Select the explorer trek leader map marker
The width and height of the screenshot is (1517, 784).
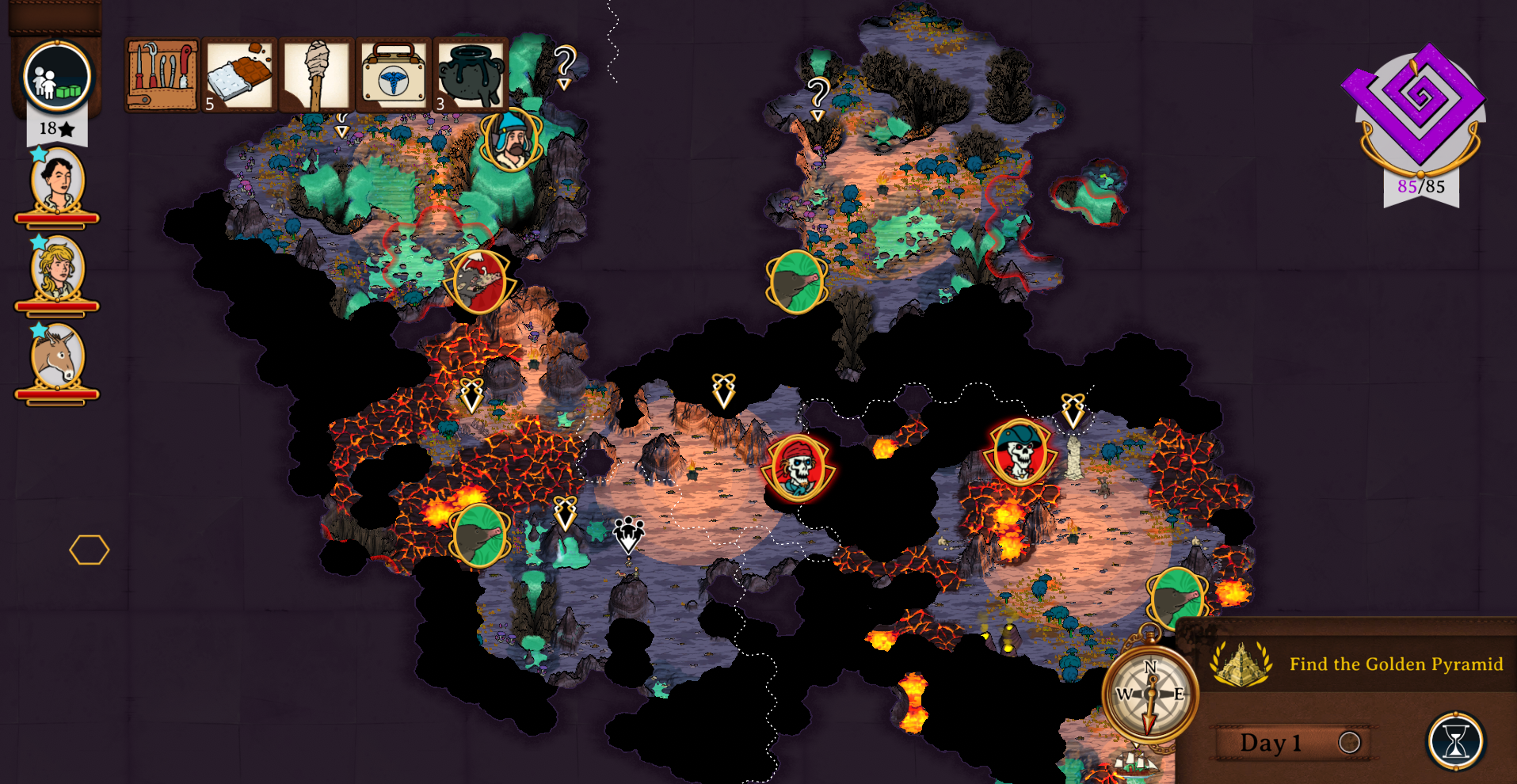tap(513, 141)
